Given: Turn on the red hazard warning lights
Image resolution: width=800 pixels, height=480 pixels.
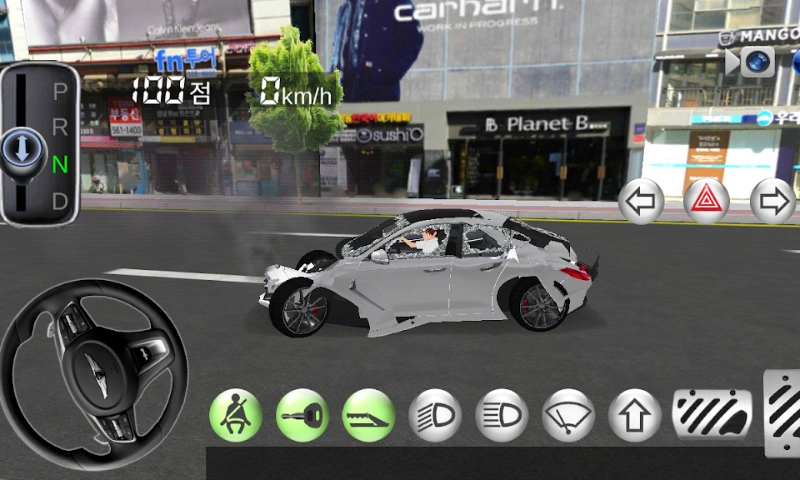Looking at the screenshot, I should pyautogui.click(x=706, y=202).
